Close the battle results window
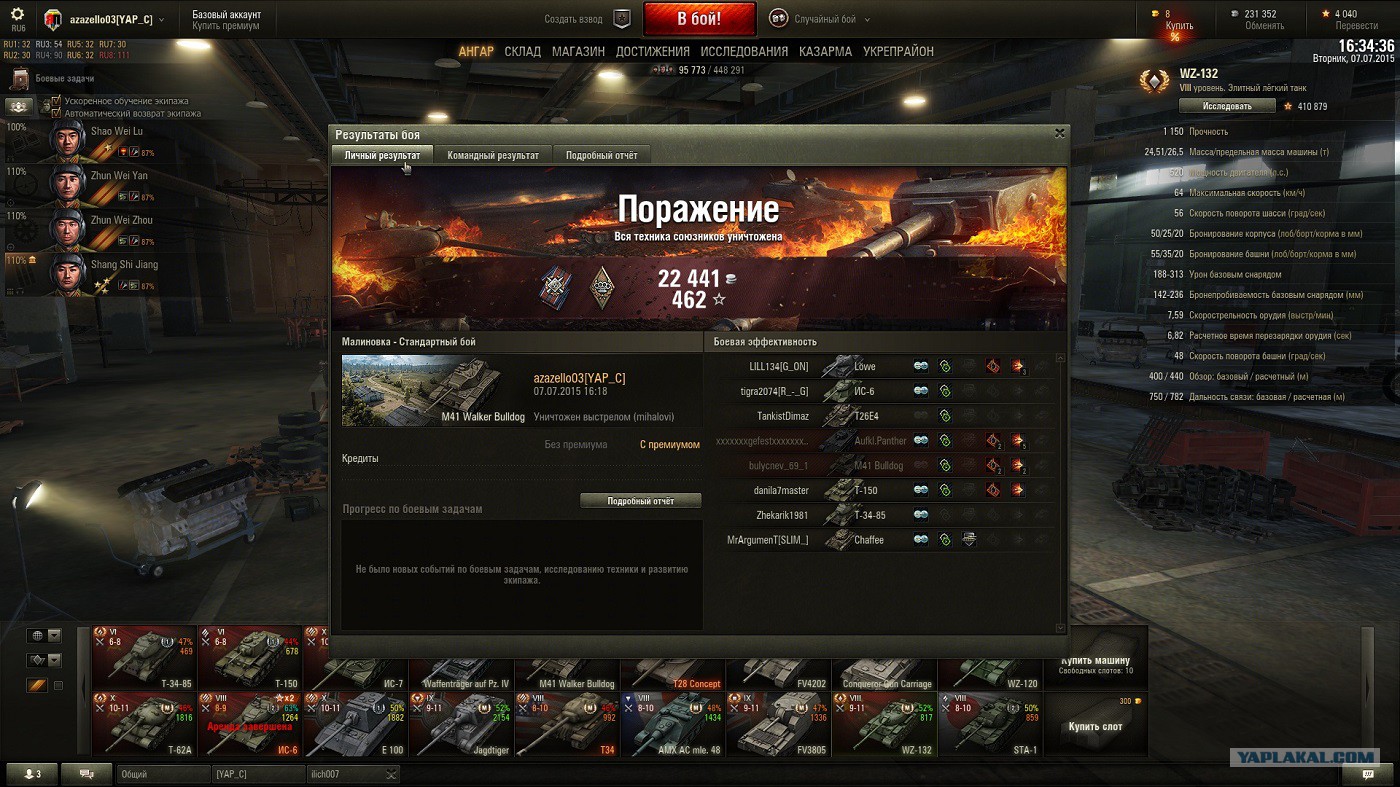The height and width of the screenshot is (787, 1400). coord(1060,133)
